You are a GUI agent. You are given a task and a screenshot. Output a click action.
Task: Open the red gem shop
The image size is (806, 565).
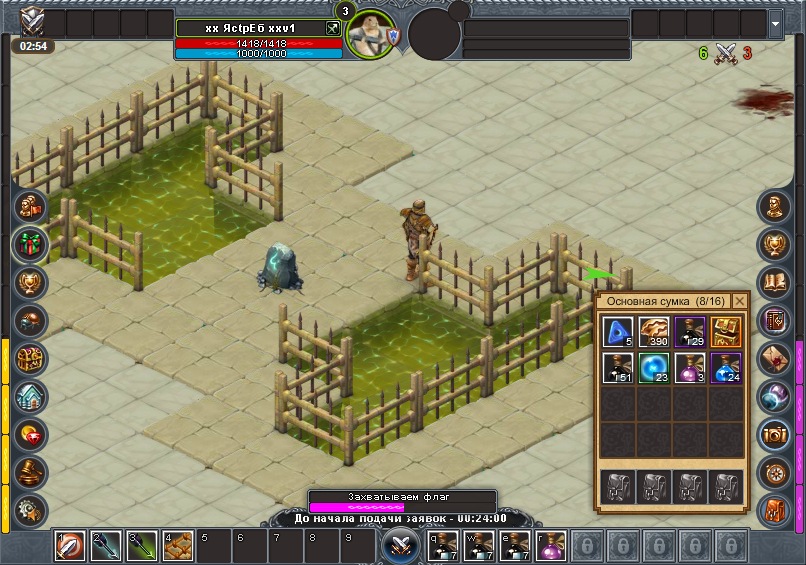point(30,434)
